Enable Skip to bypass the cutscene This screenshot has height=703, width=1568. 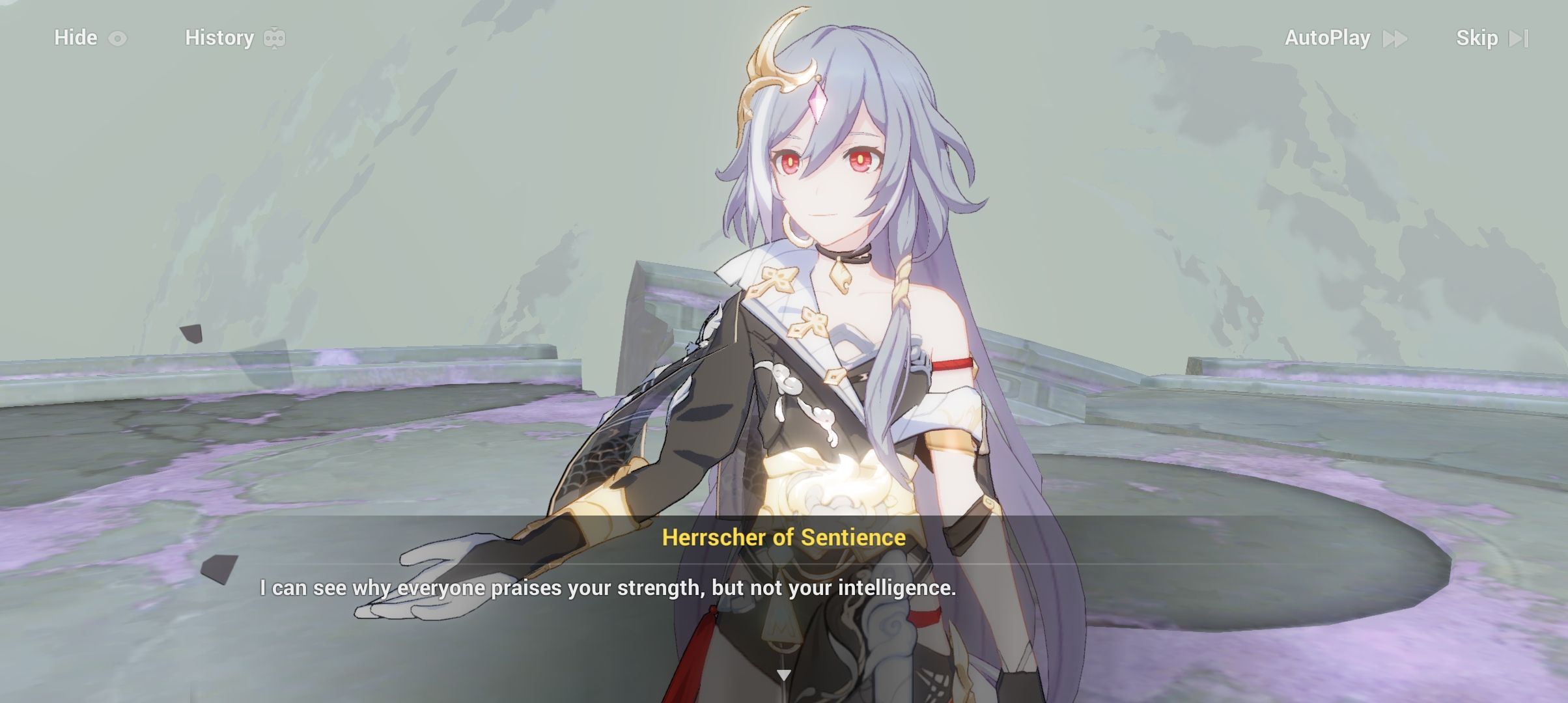[1478, 38]
